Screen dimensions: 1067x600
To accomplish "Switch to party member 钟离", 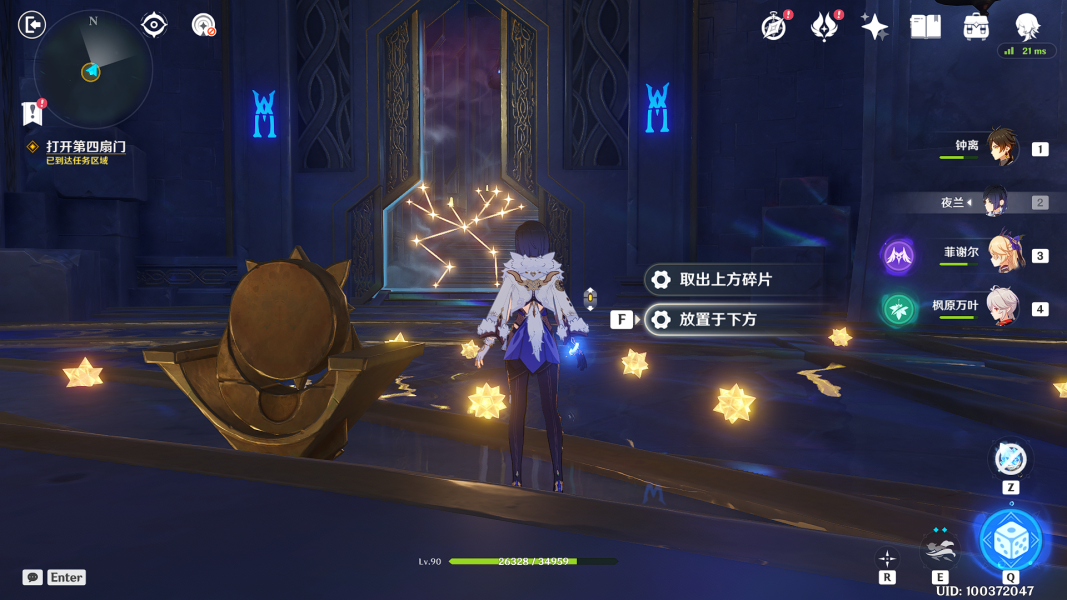I will (x=1001, y=148).
